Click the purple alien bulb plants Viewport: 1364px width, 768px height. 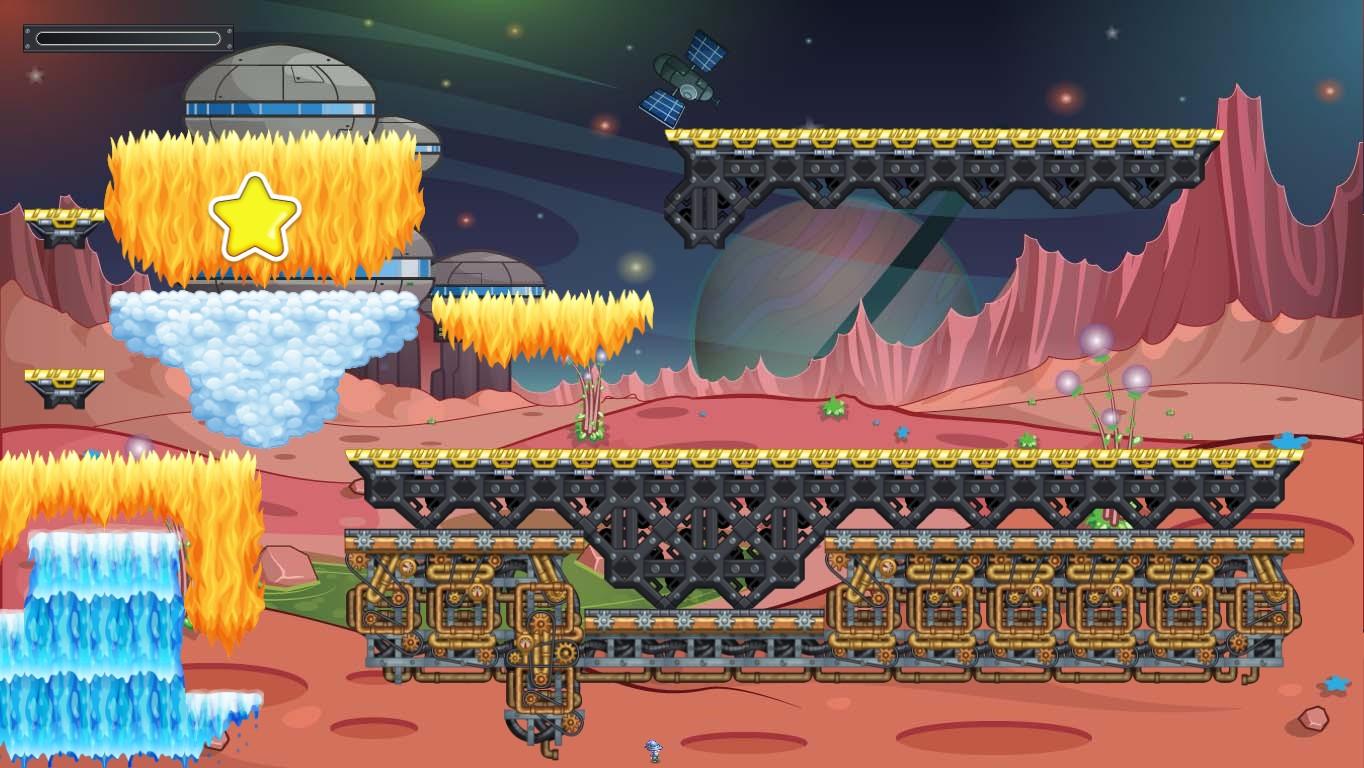click(1095, 370)
